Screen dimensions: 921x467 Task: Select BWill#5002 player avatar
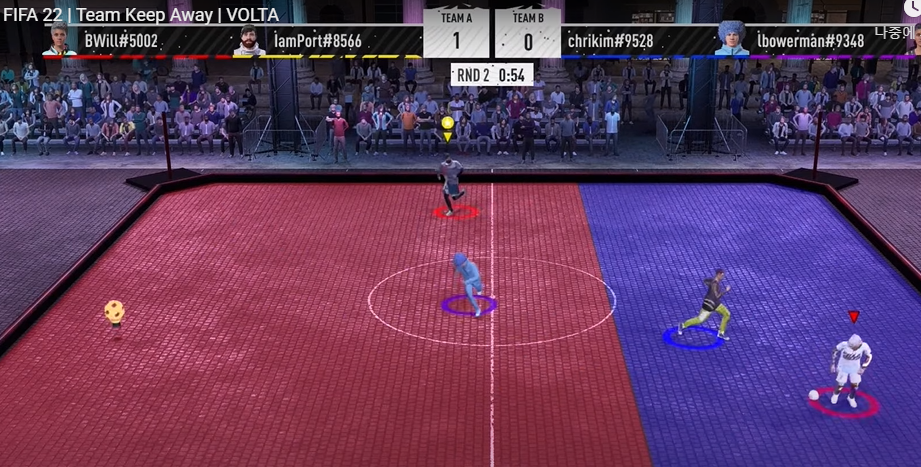(60, 41)
